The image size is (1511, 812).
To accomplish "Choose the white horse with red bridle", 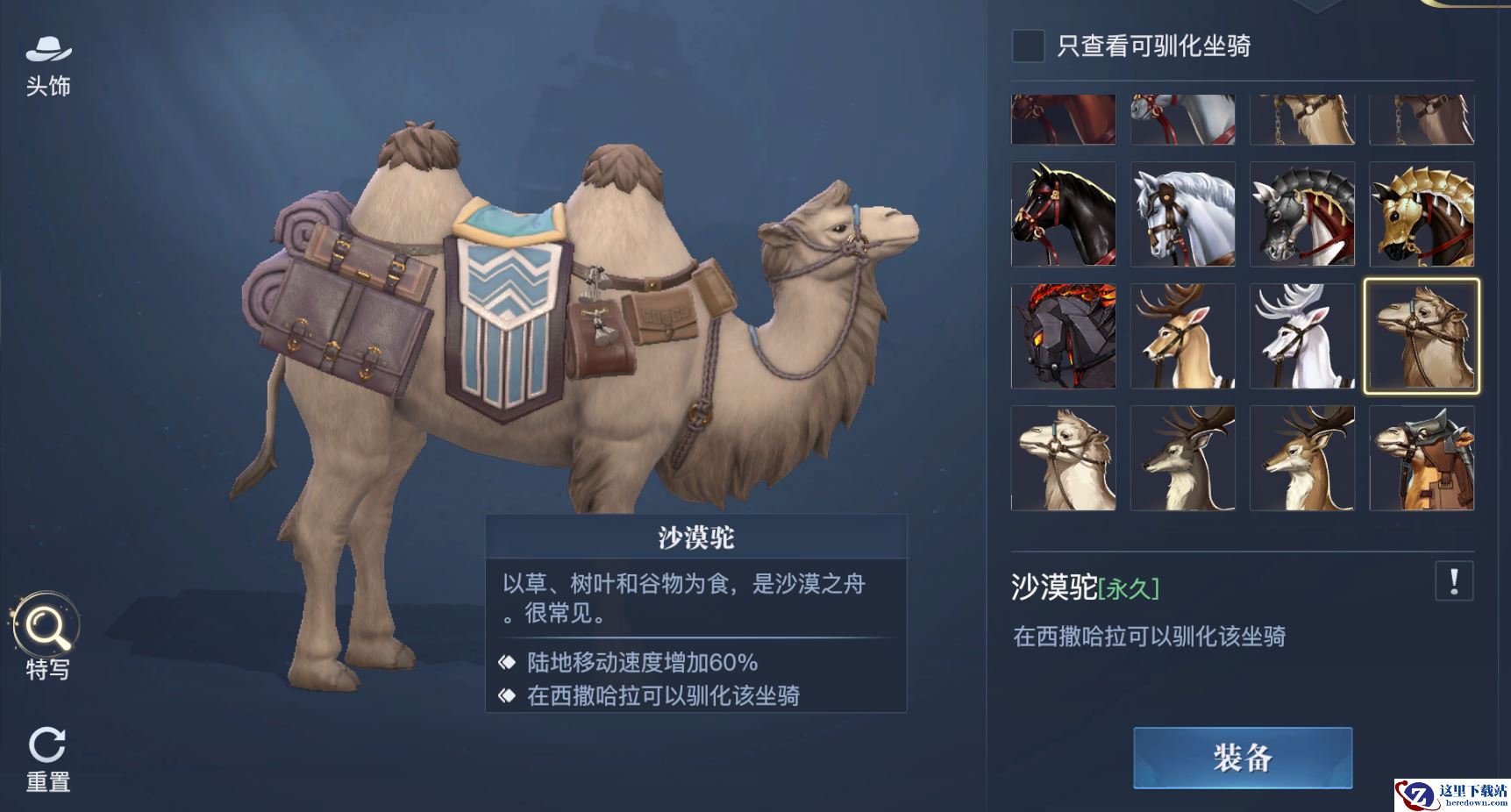I will (x=1182, y=214).
